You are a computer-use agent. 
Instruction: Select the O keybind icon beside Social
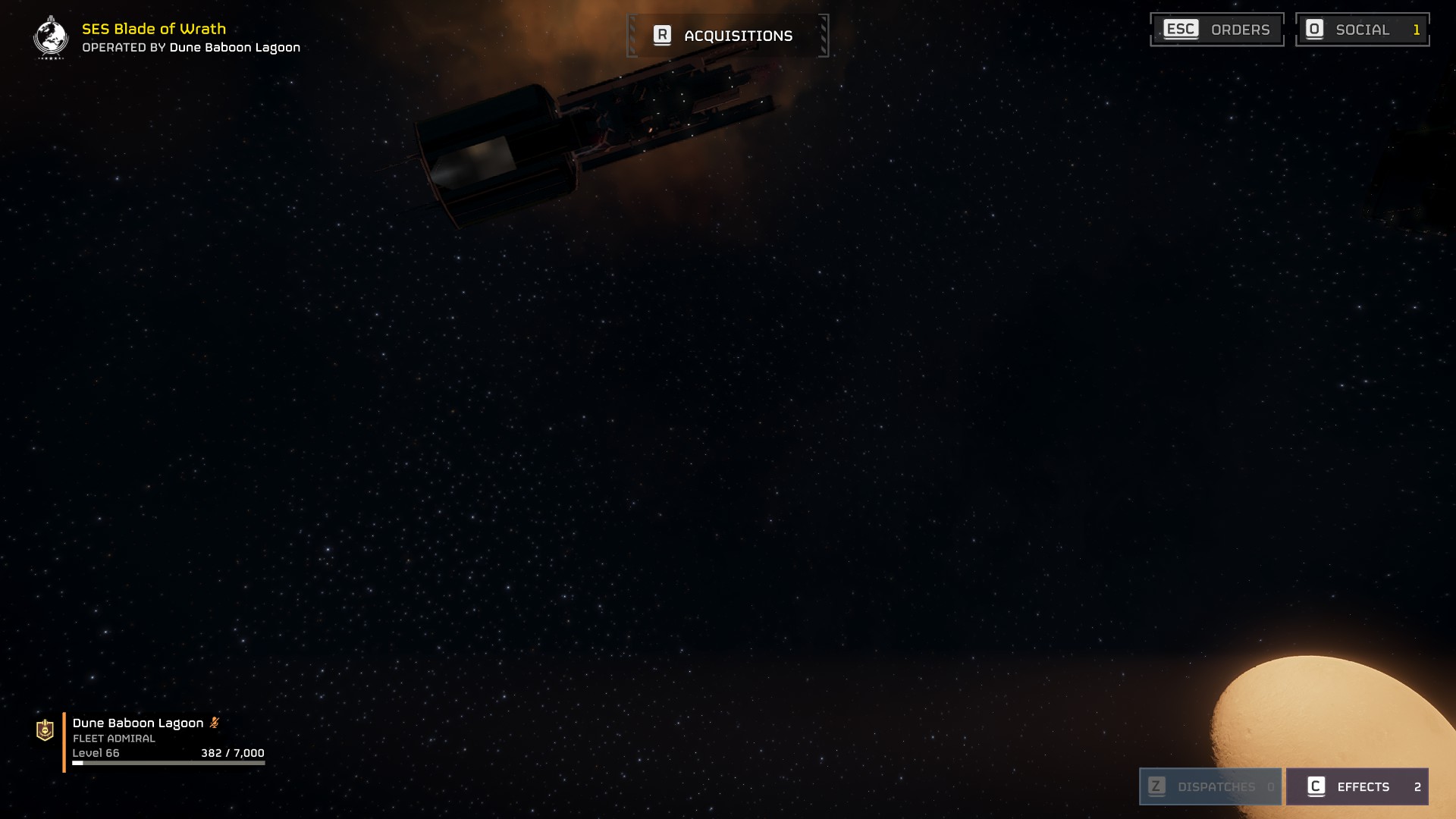point(1315,30)
